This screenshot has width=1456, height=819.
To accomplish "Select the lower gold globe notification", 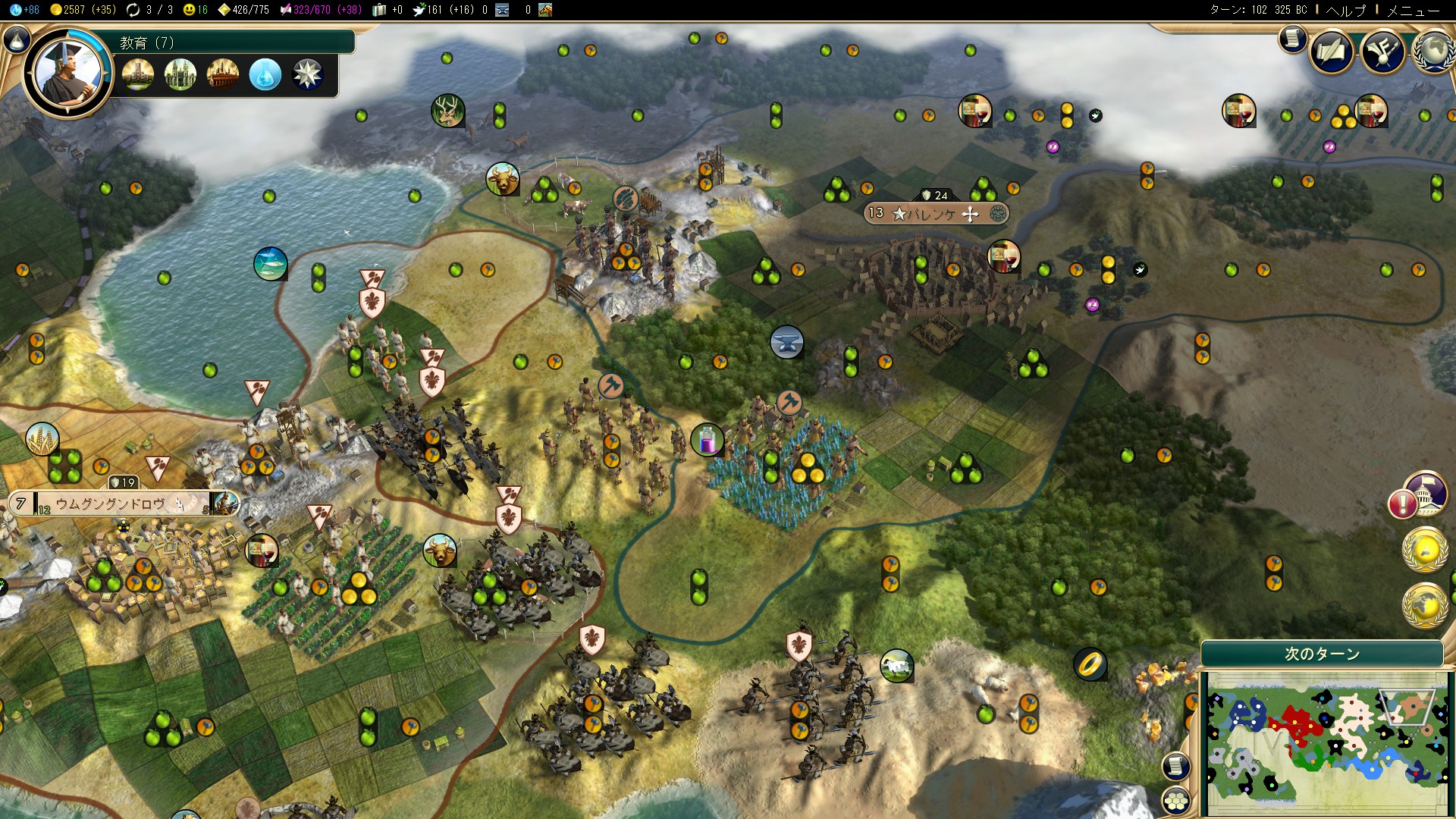I will point(1426,606).
